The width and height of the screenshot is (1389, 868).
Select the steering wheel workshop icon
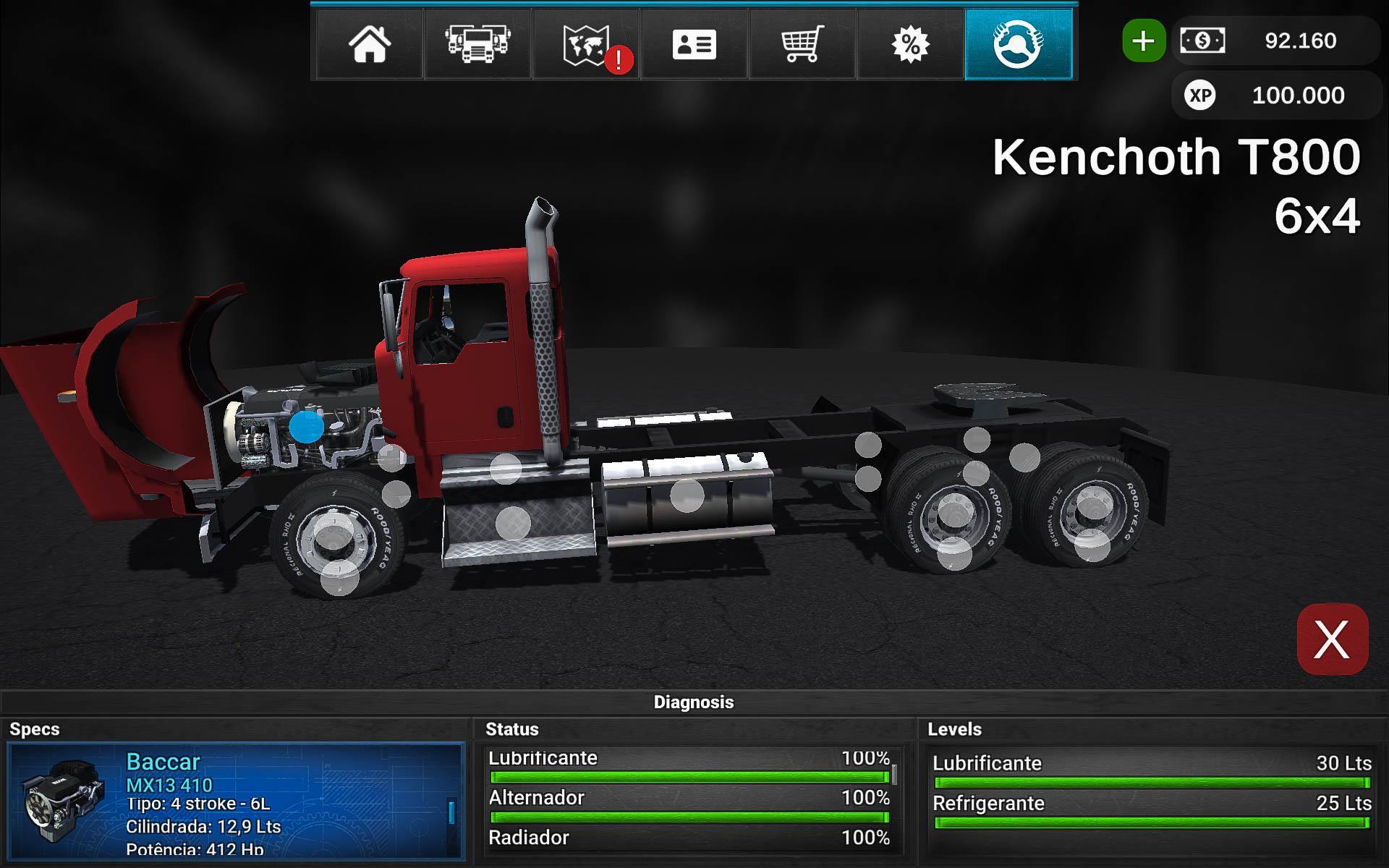(1018, 45)
